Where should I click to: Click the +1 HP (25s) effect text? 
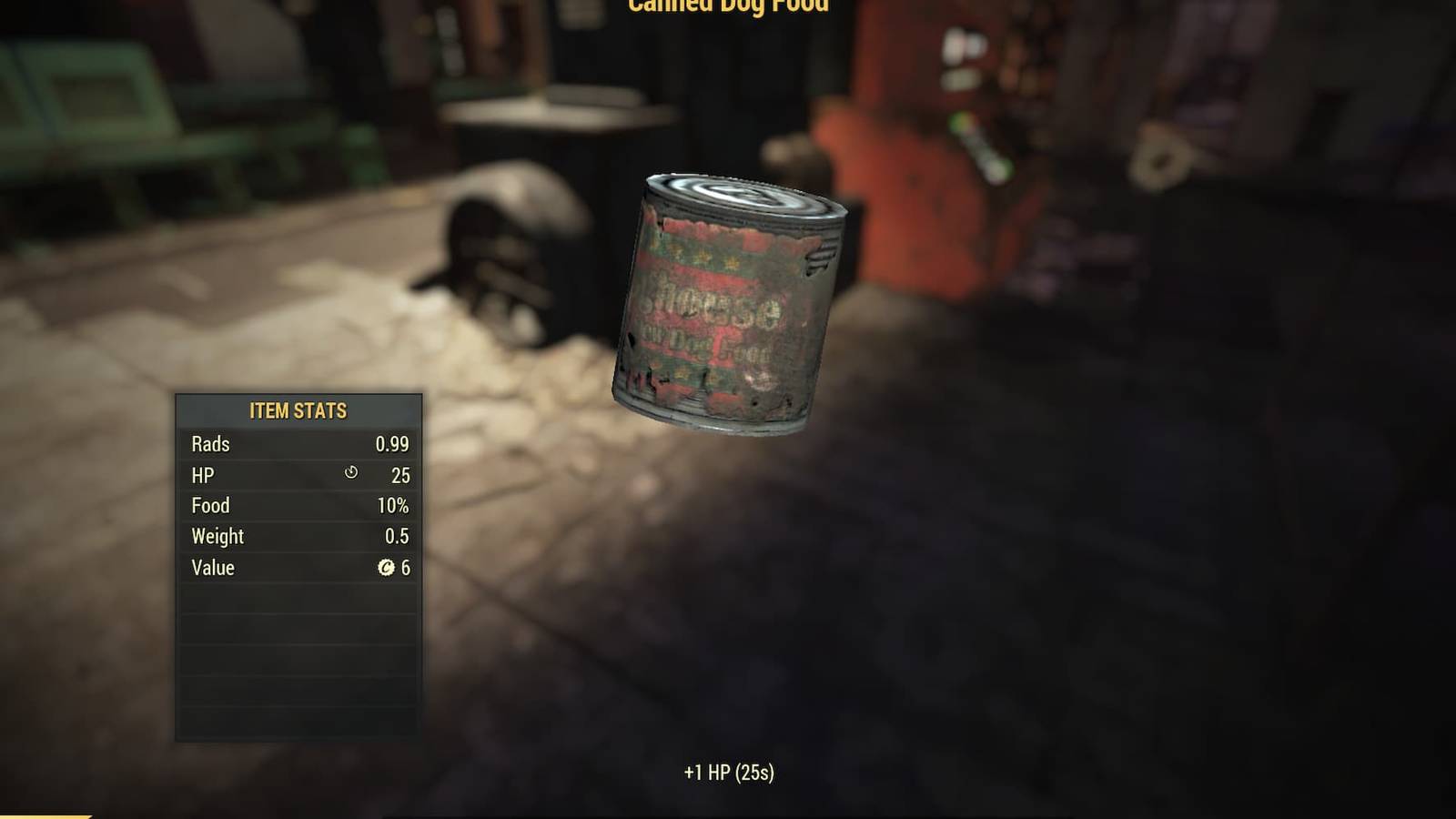click(728, 770)
